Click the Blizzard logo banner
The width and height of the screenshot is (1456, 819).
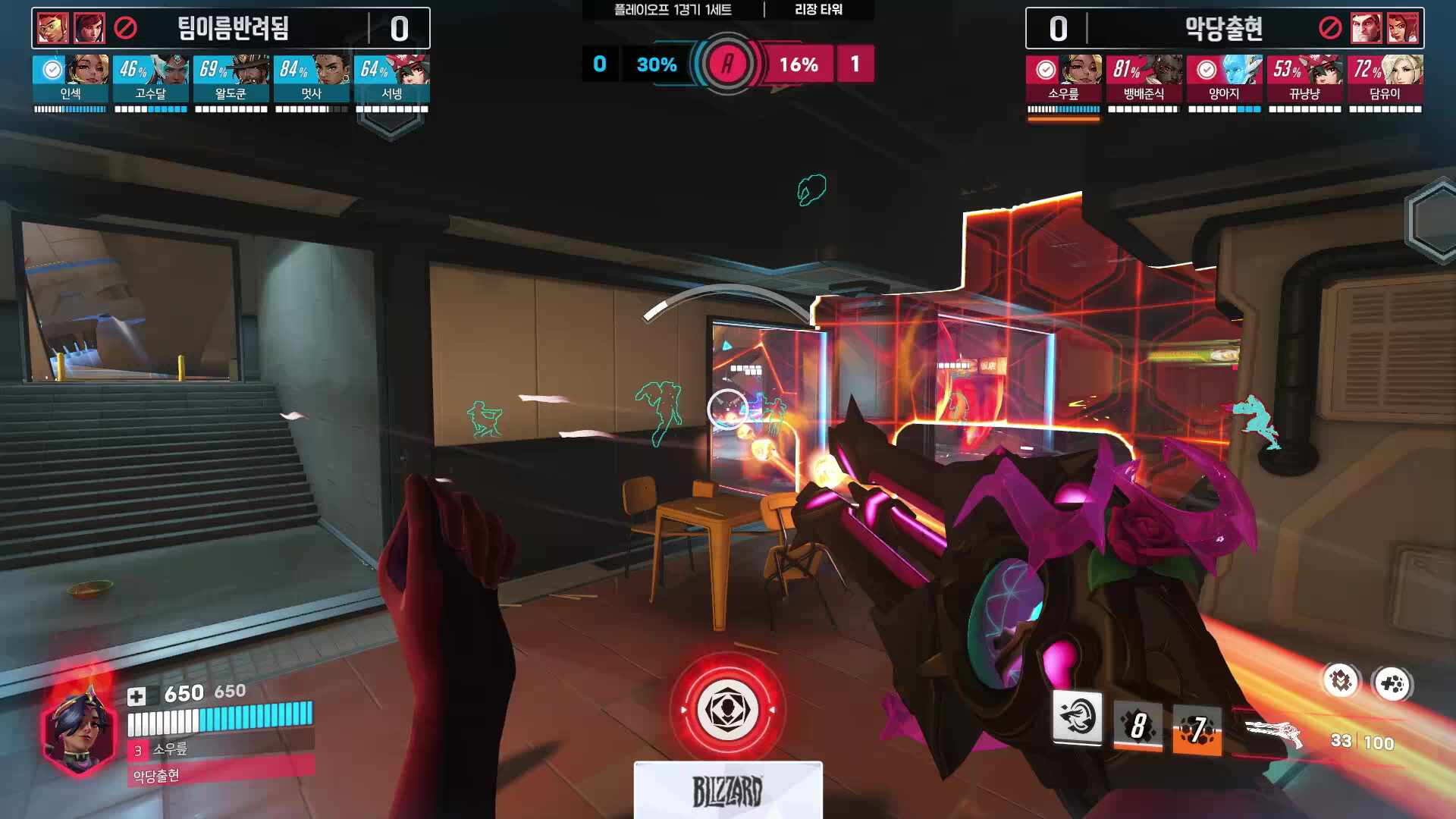[x=727, y=790]
